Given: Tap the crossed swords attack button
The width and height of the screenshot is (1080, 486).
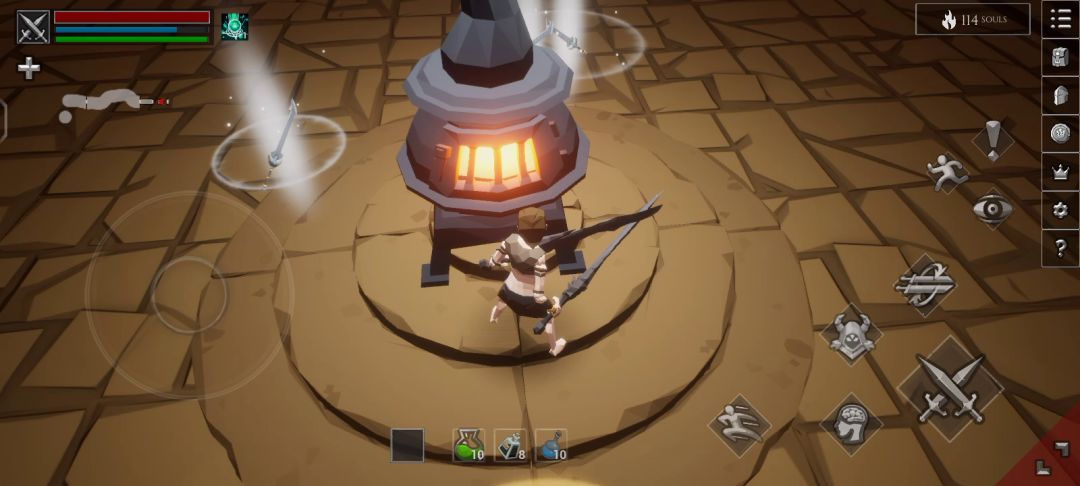Looking at the screenshot, I should coord(950,389).
